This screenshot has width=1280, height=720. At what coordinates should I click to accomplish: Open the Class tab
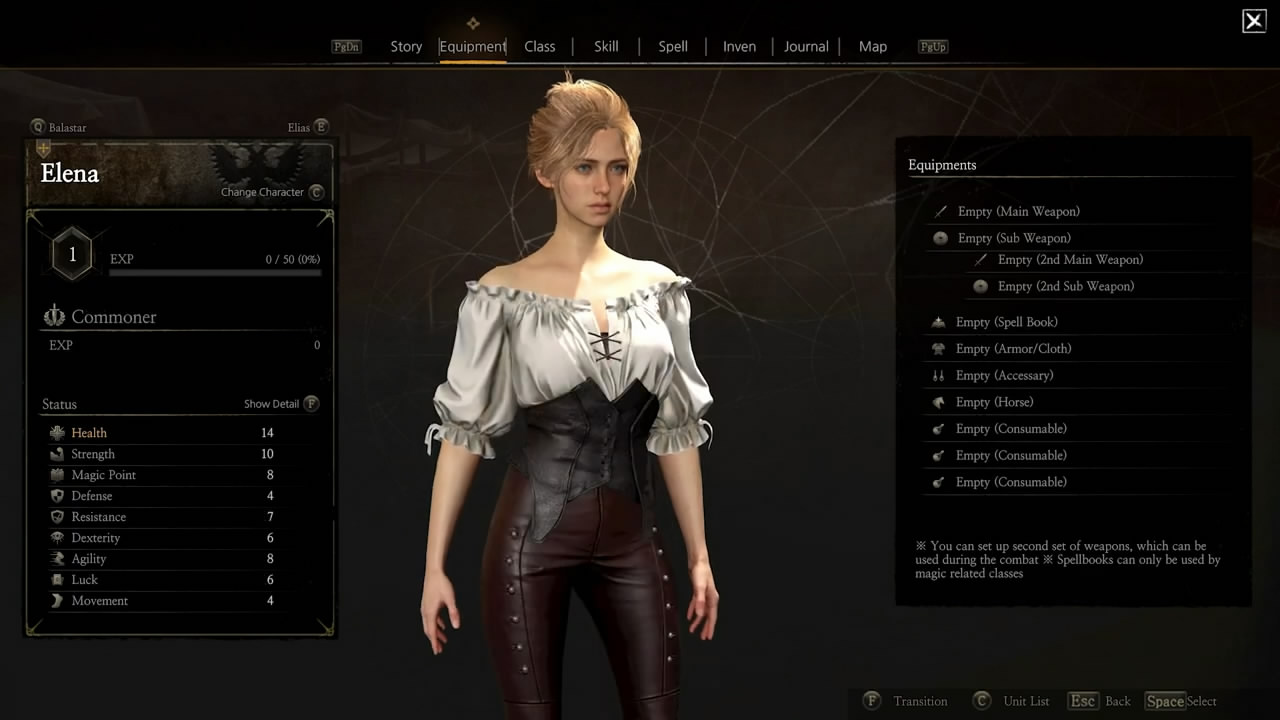[539, 47]
